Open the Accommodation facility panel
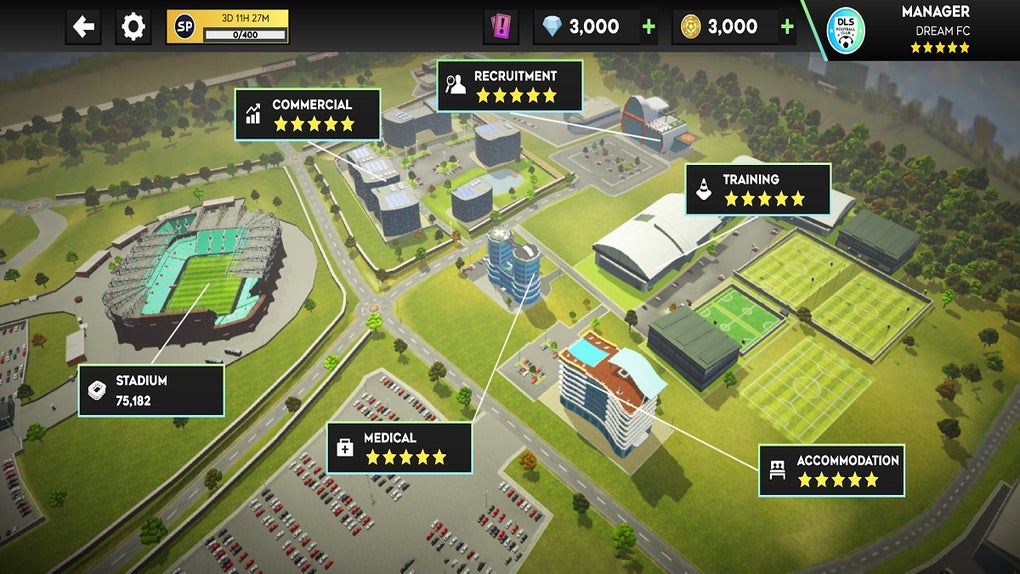Image resolution: width=1020 pixels, height=574 pixels. coord(831,470)
